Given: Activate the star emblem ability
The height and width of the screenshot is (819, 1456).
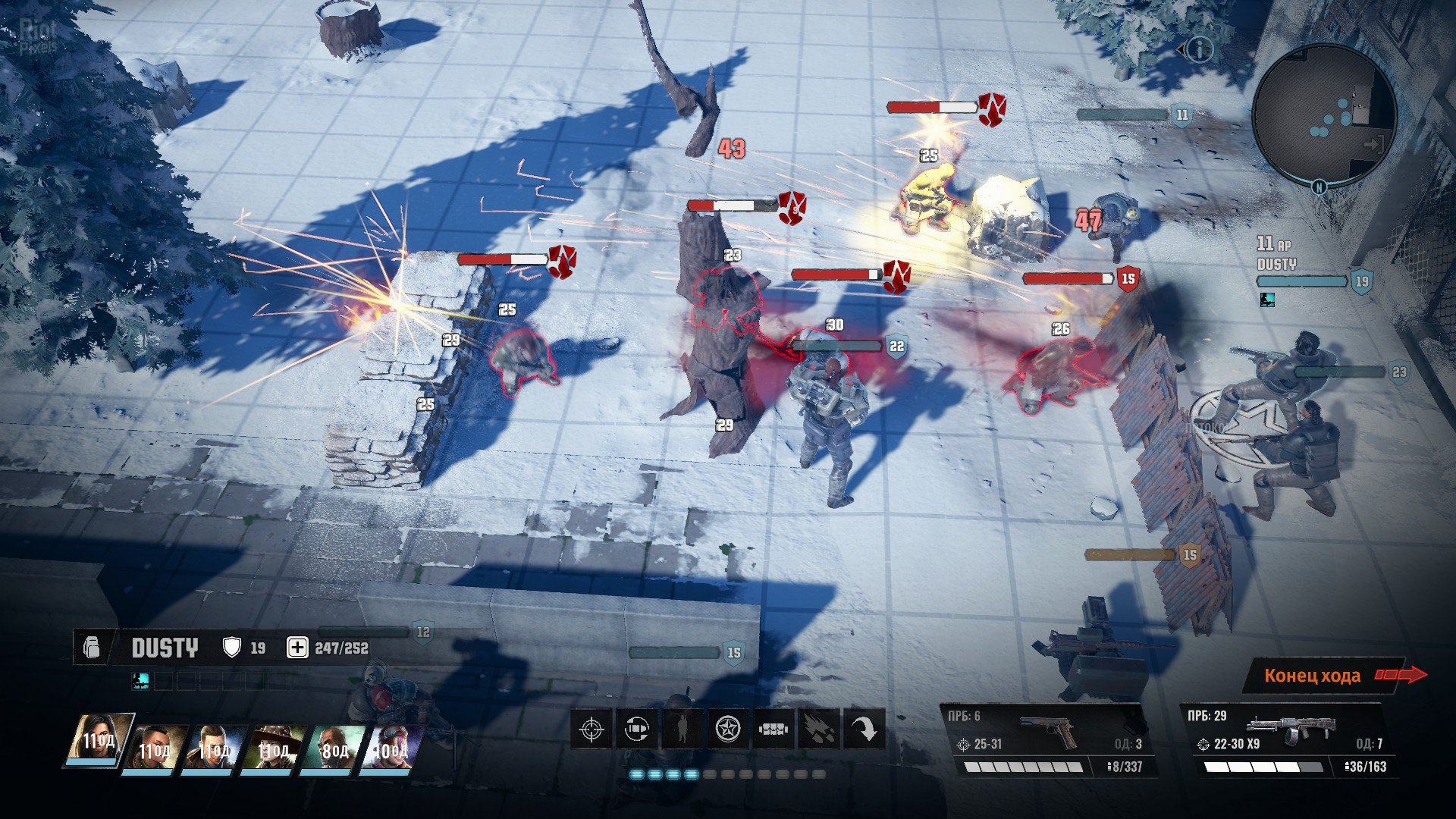Looking at the screenshot, I should pos(727,730).
